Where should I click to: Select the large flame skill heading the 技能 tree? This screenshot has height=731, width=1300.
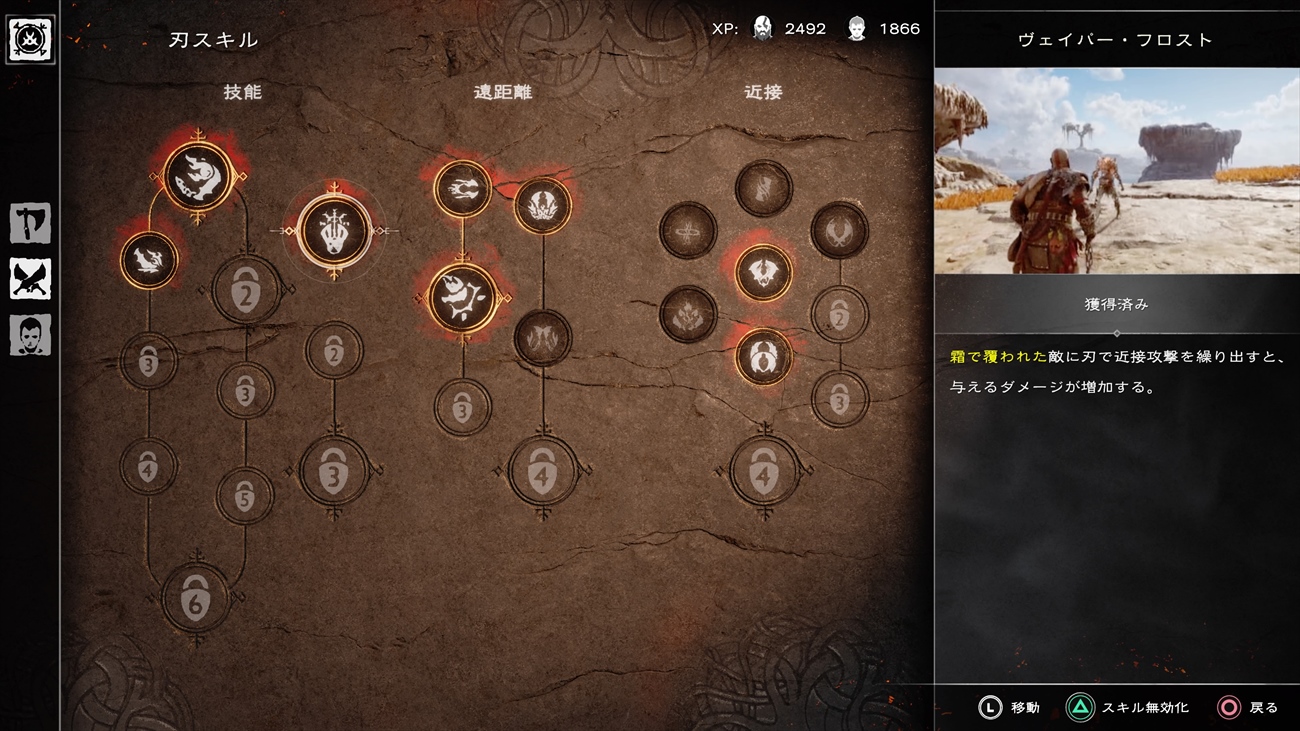coord(197,176)
